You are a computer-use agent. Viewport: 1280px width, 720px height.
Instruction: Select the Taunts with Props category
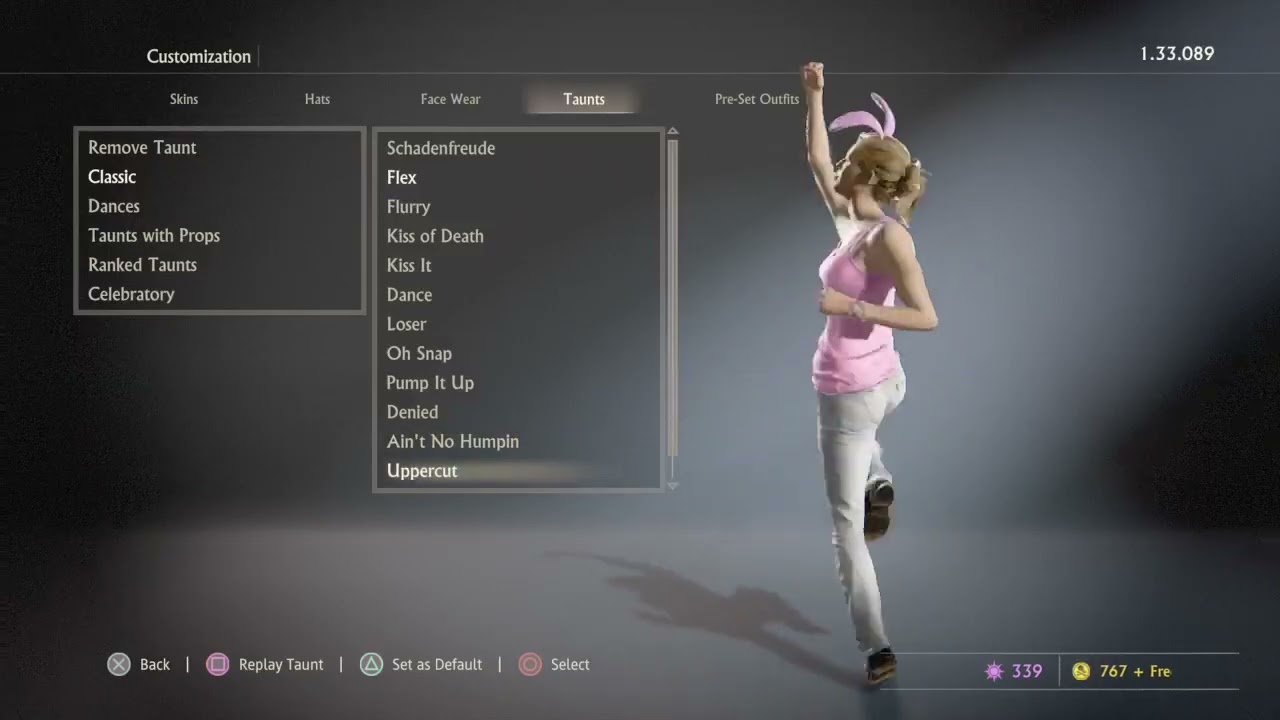point(154,236)
